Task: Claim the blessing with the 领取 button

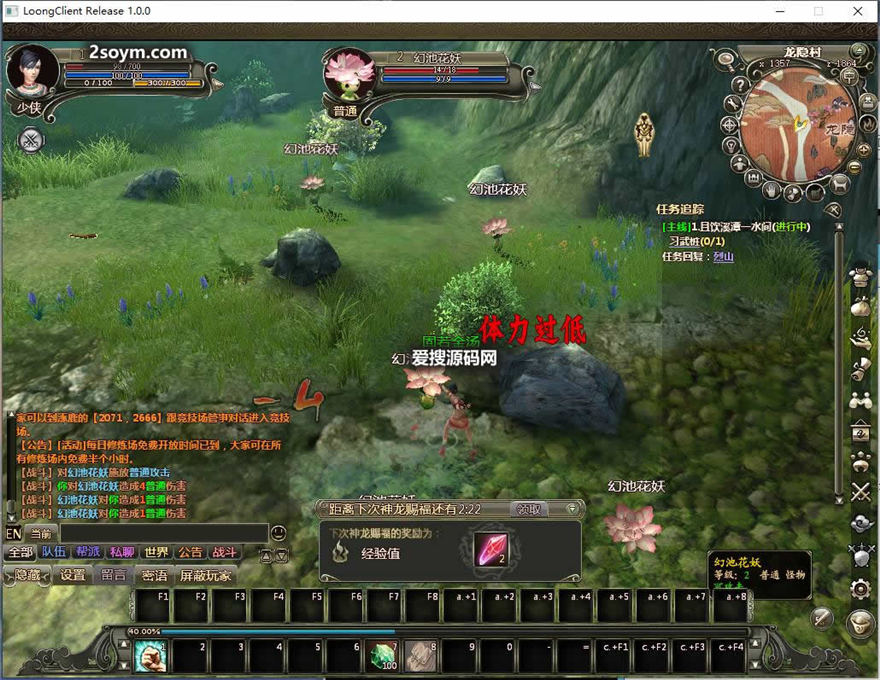Action: 529,509
